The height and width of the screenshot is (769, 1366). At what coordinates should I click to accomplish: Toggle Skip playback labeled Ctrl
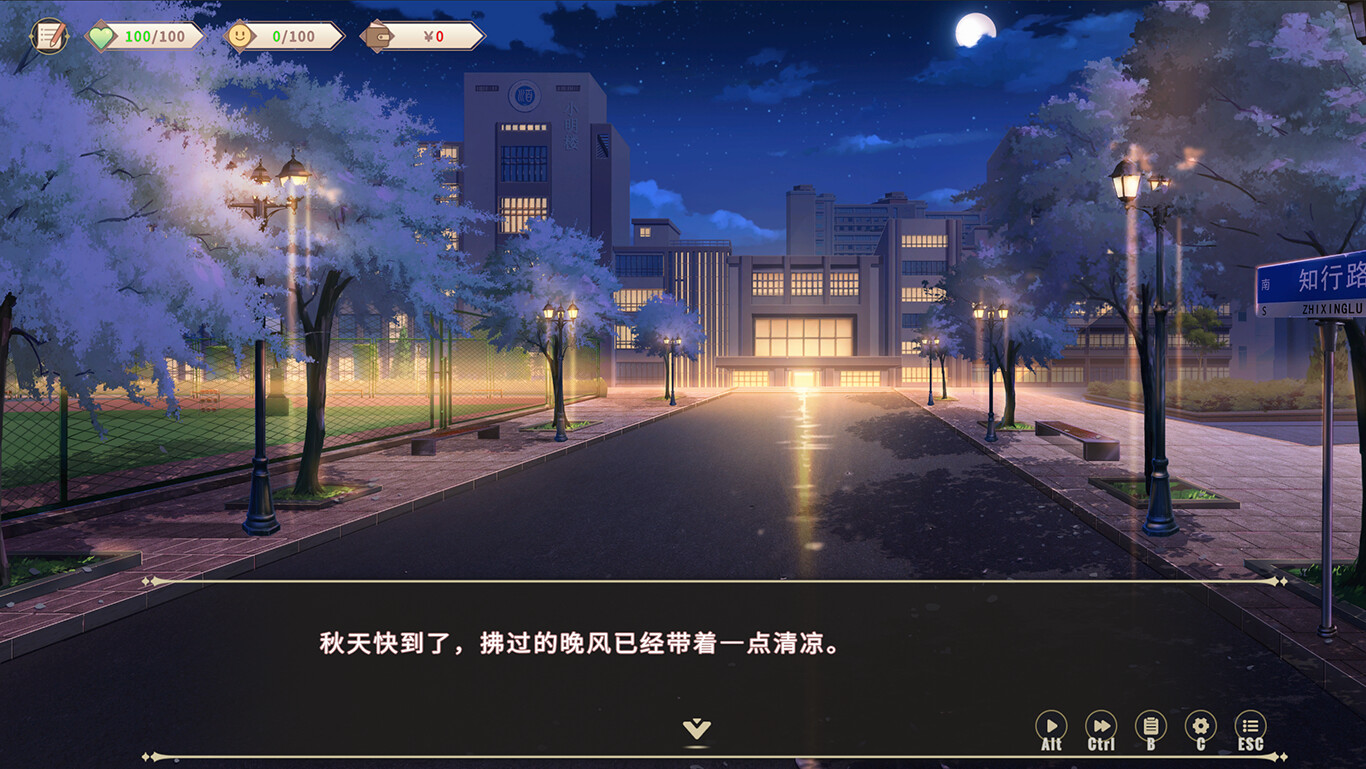pyautogui.click(x=1101, y=745)
